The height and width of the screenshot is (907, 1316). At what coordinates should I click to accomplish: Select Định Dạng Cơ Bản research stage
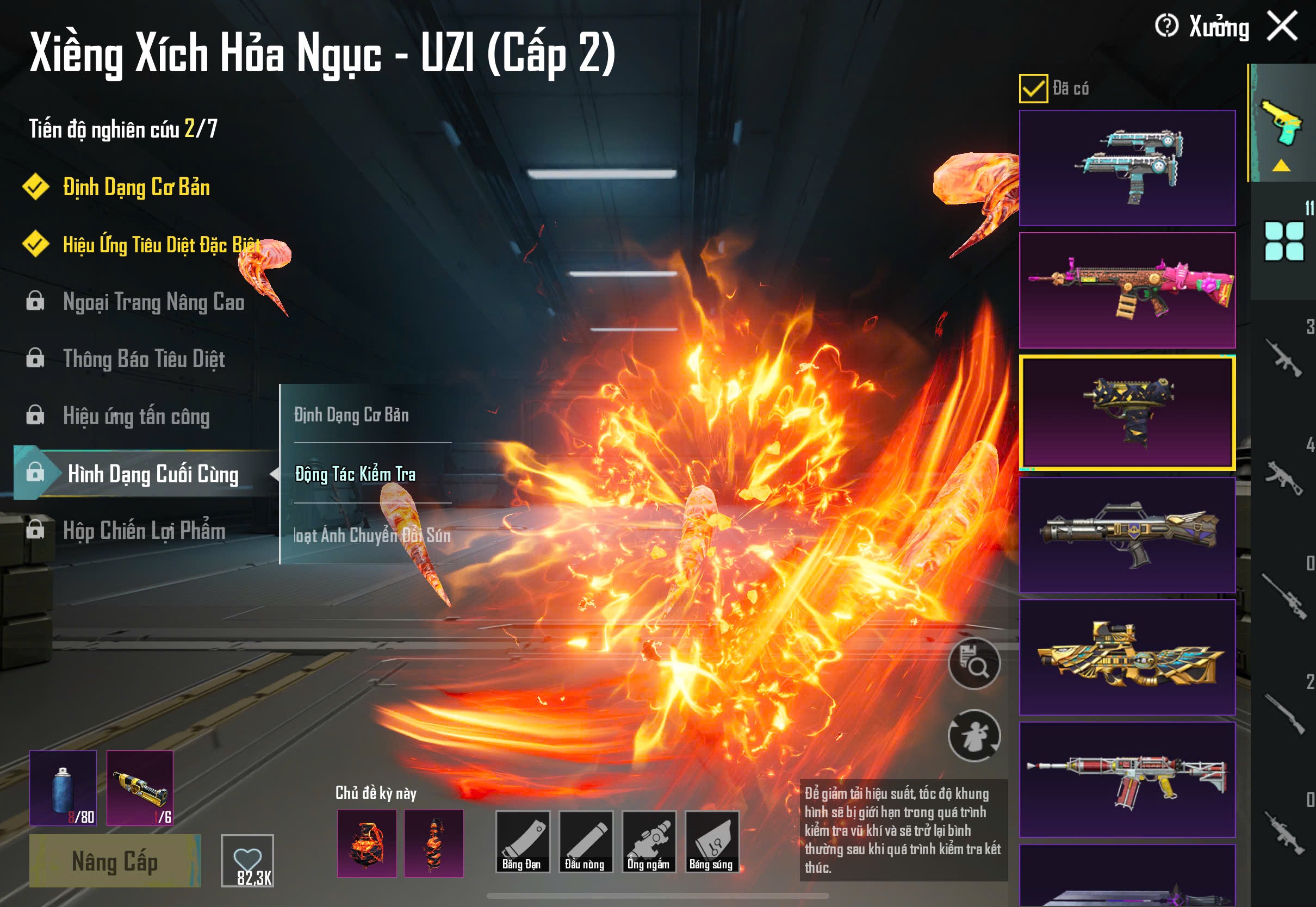(x=136, y=187)
